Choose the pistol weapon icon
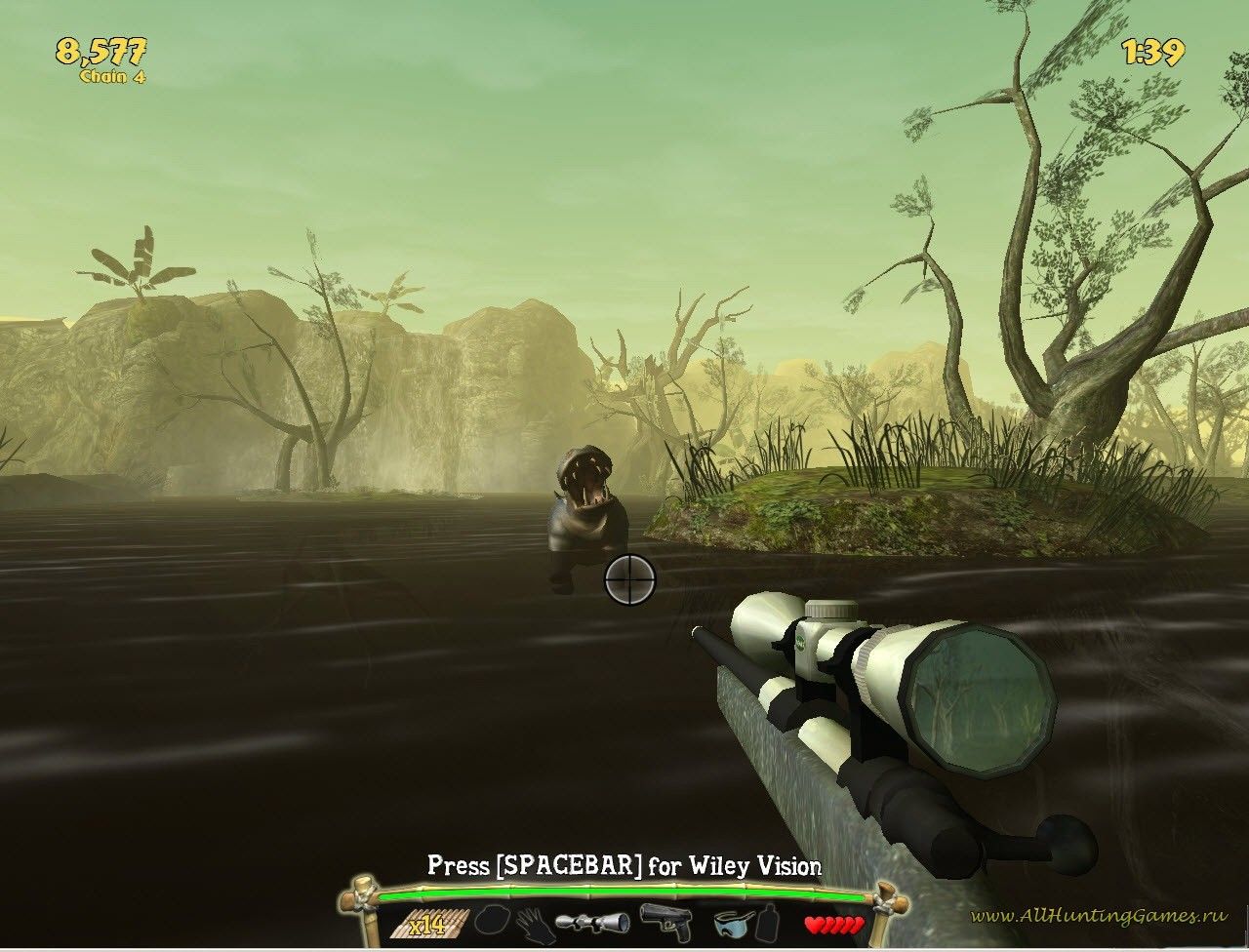 coord(665,920)
